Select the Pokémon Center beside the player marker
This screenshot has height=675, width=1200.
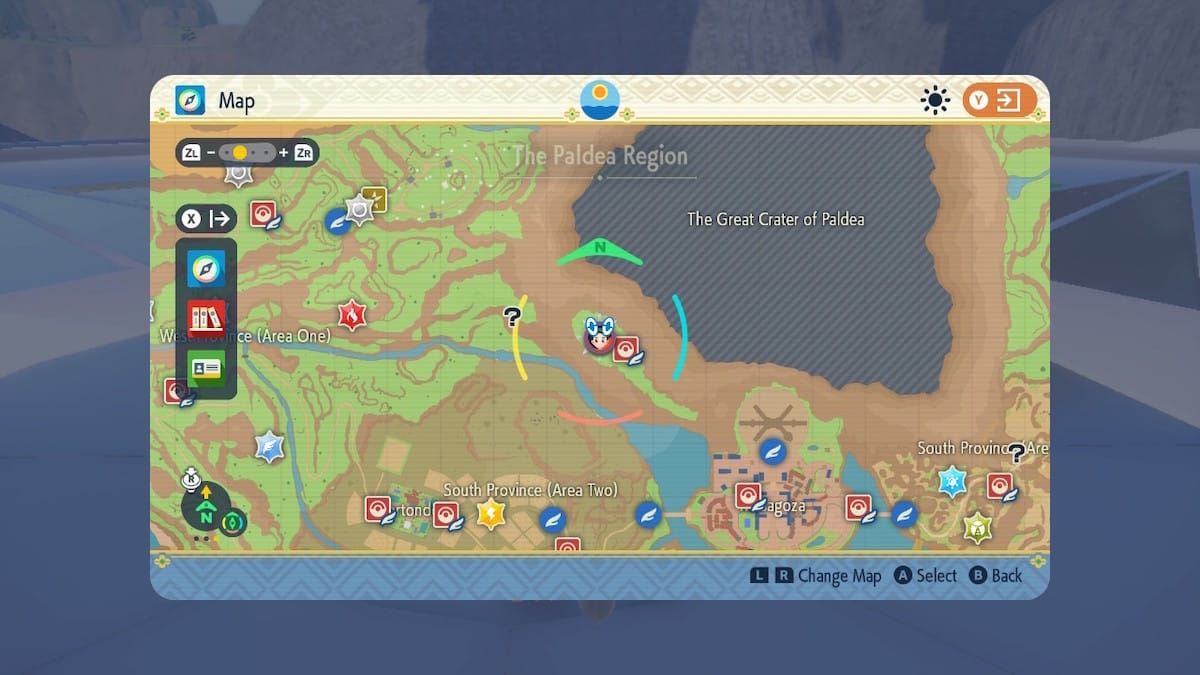[626, 349]
